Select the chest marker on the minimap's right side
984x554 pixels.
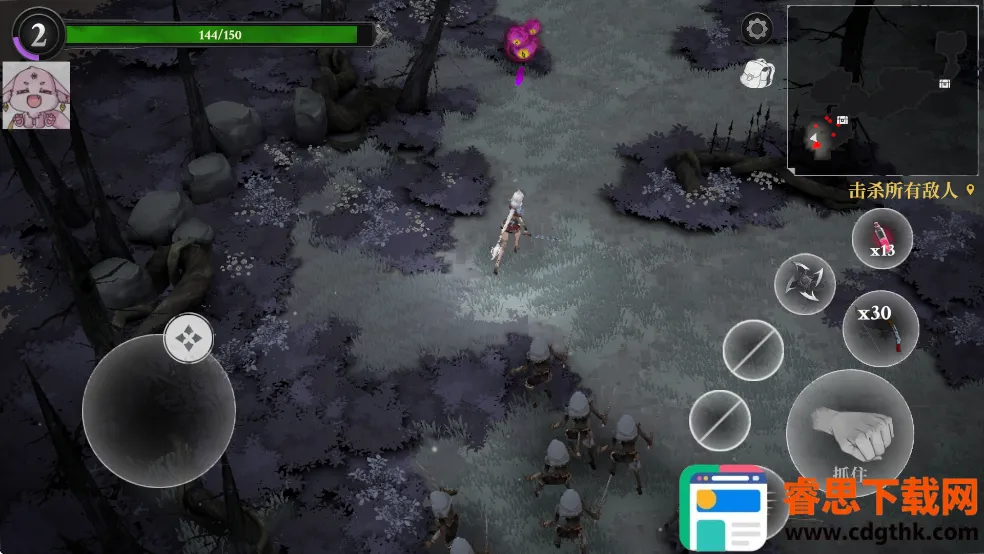(944, 84)
